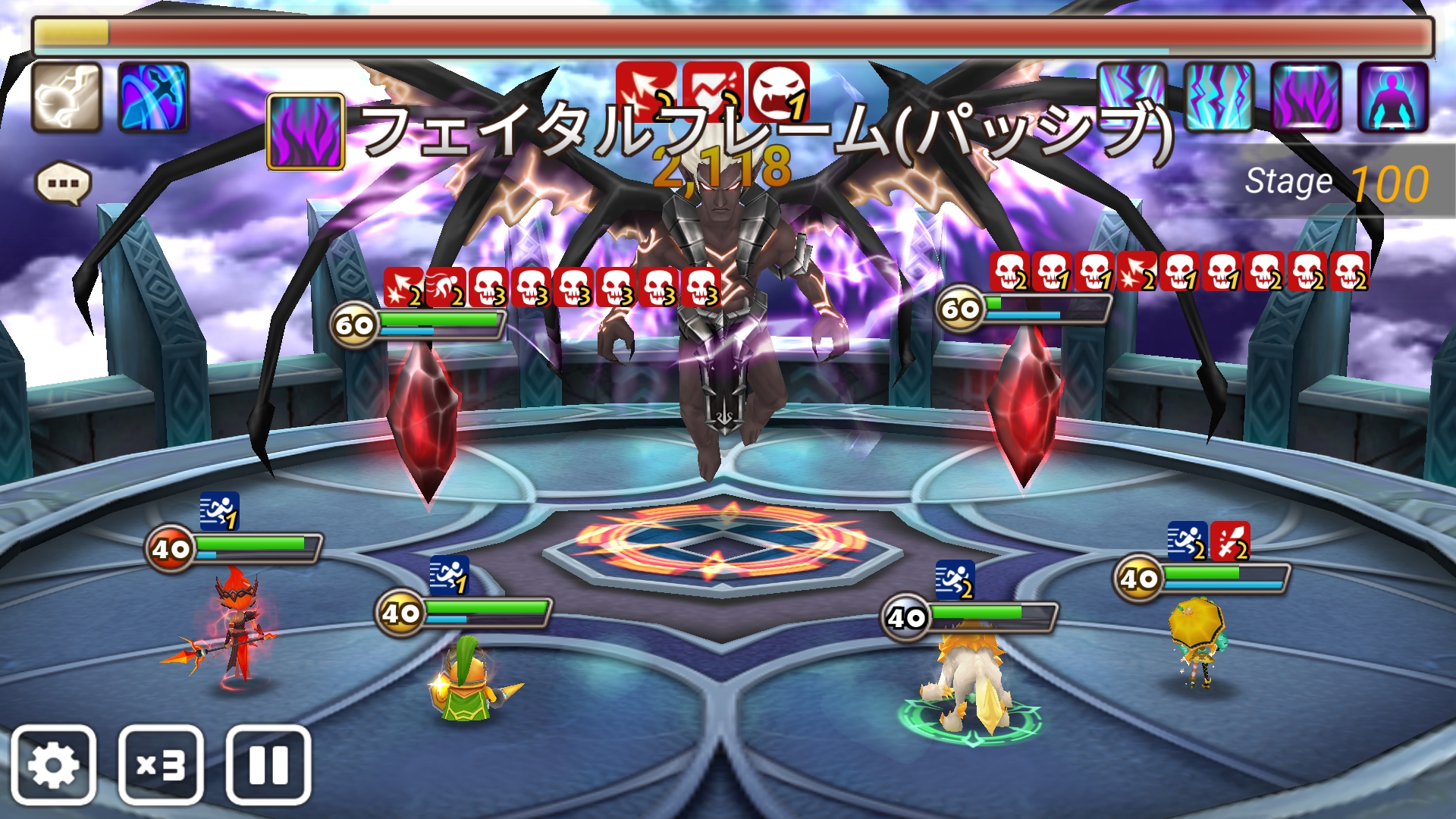Select the white lightning skill icon top left
Viewport: 1456px width, 819px height.
click(67, 99)
